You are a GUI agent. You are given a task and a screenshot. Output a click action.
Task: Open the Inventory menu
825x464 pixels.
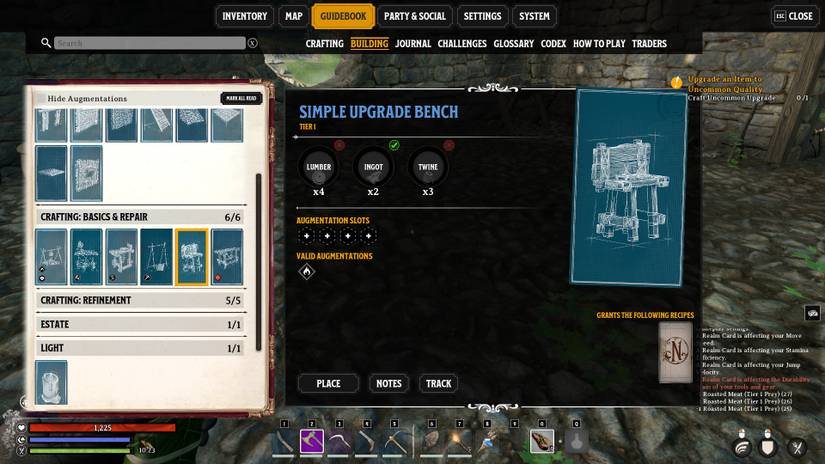[244, 16]
